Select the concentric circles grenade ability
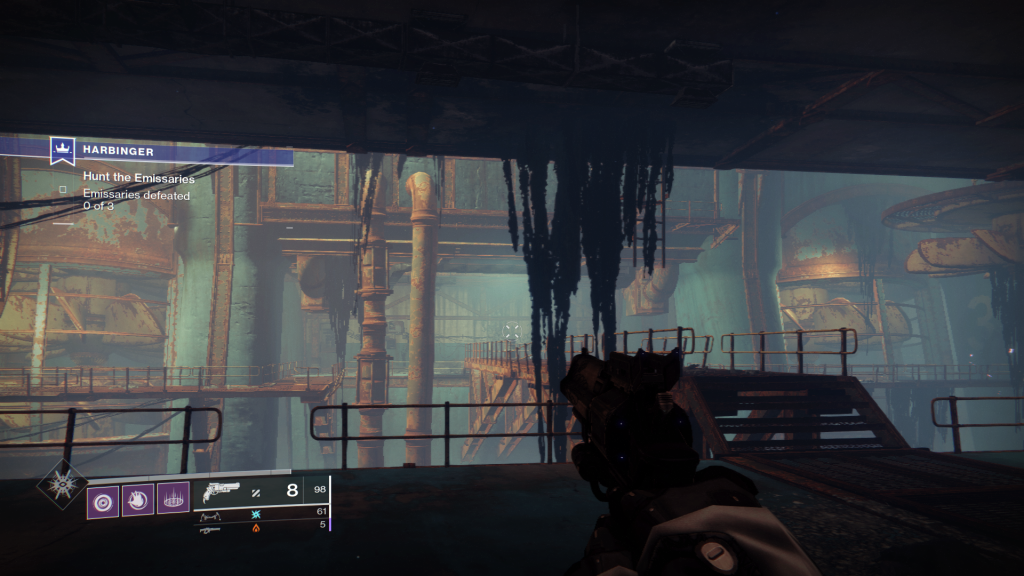 tap(102, 499)
